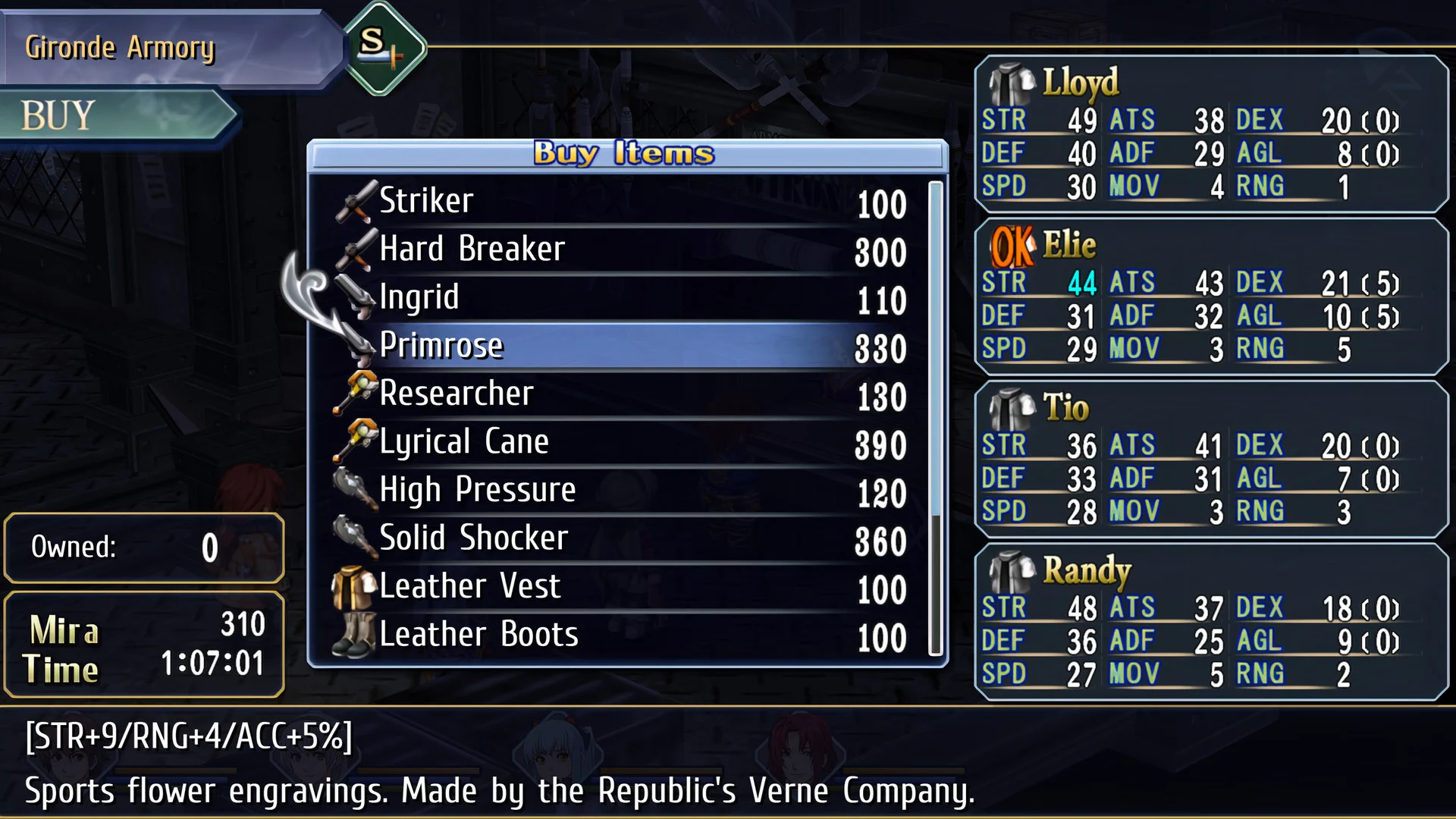Buy the highlighted Primrose gun
The image size is (1456, 819).
coord(622,347)
